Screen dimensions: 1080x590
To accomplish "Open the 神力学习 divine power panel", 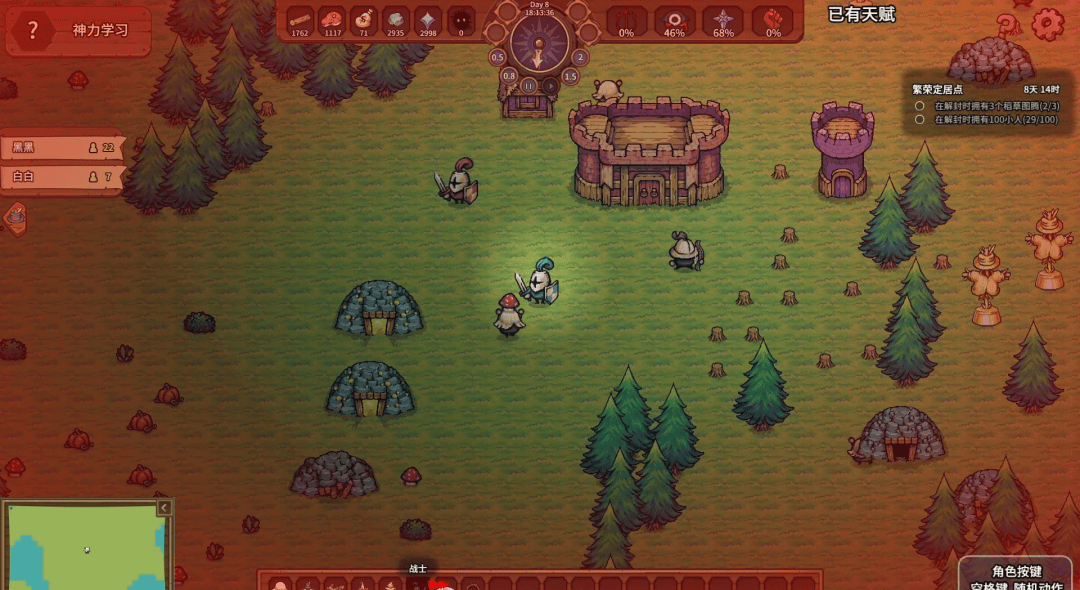I will pyautogui.click(x=100, y=30).
